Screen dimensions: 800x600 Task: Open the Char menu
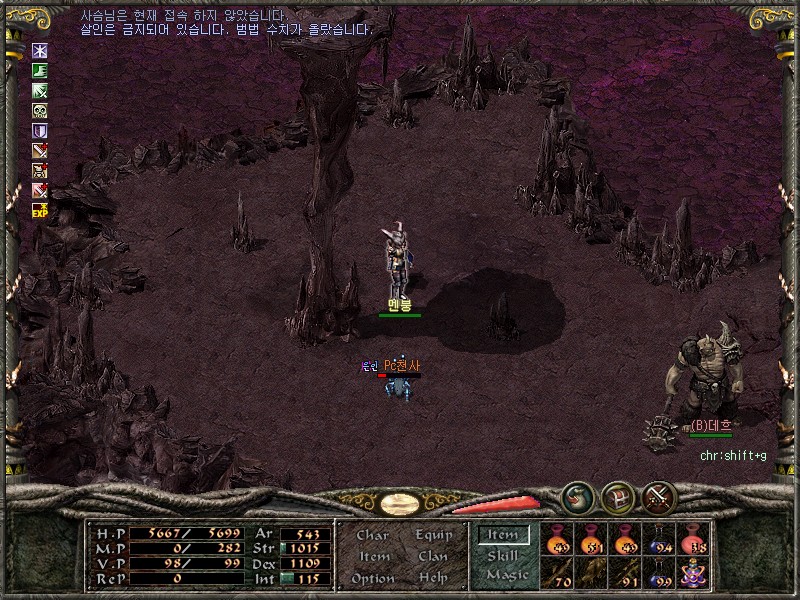(x=372, y=535)
